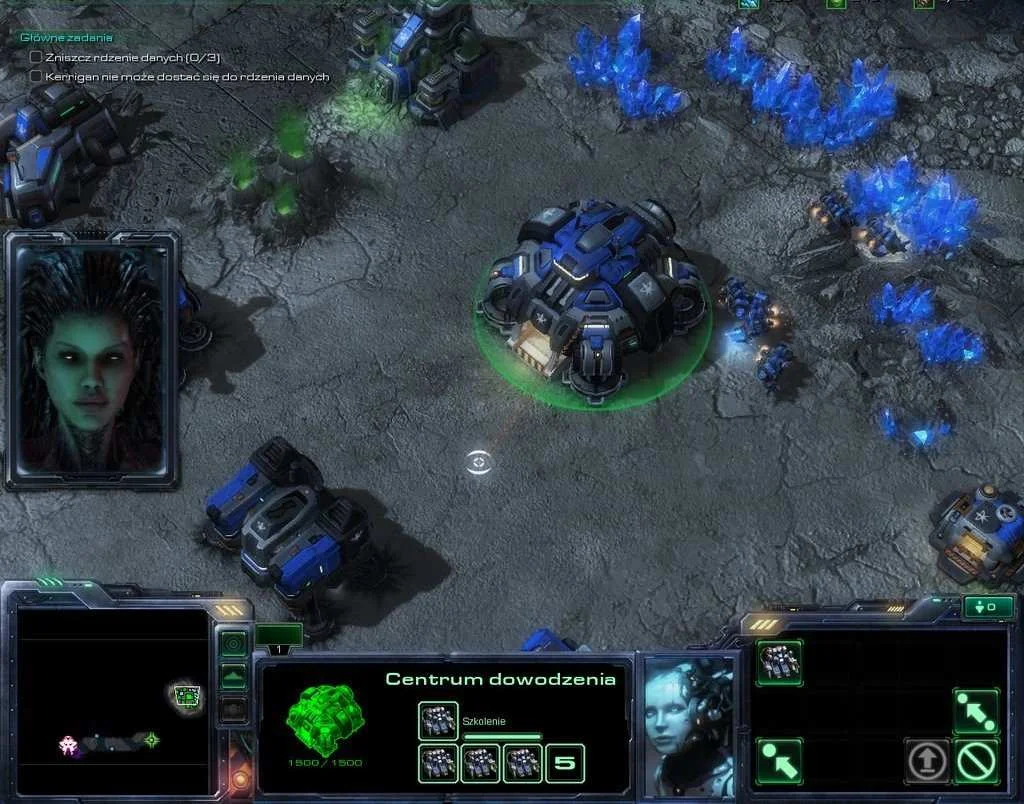Click the green button above the command card
This screenshot has height=804, width=1024.
click(987, 607)
